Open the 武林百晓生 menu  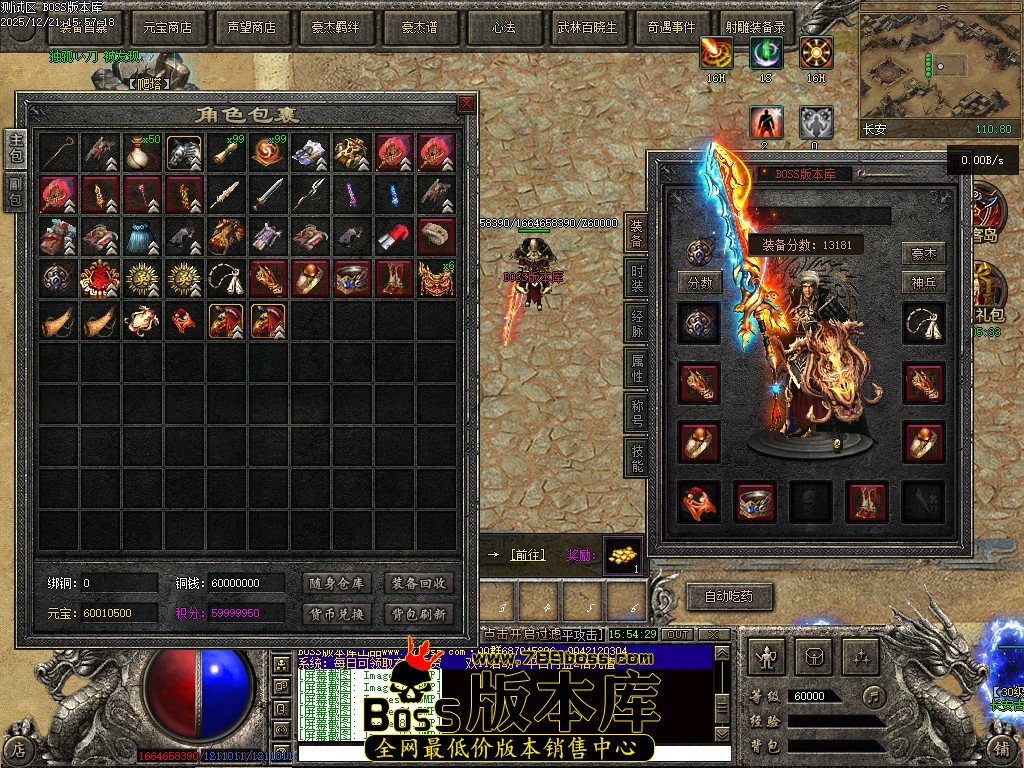pos(587,28)
